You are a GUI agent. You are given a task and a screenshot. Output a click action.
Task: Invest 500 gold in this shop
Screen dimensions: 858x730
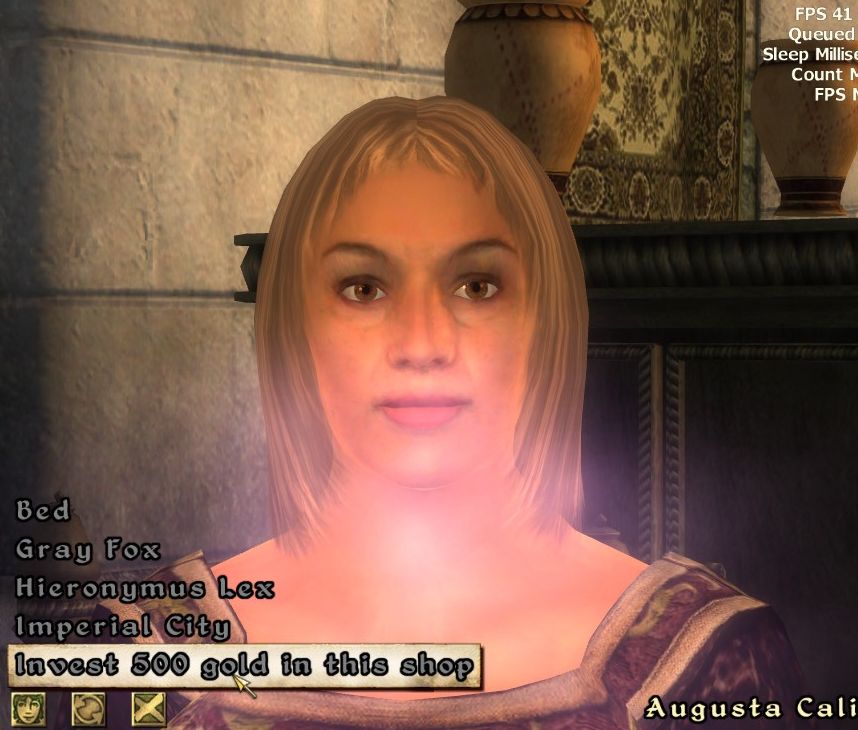pos(244,666)
